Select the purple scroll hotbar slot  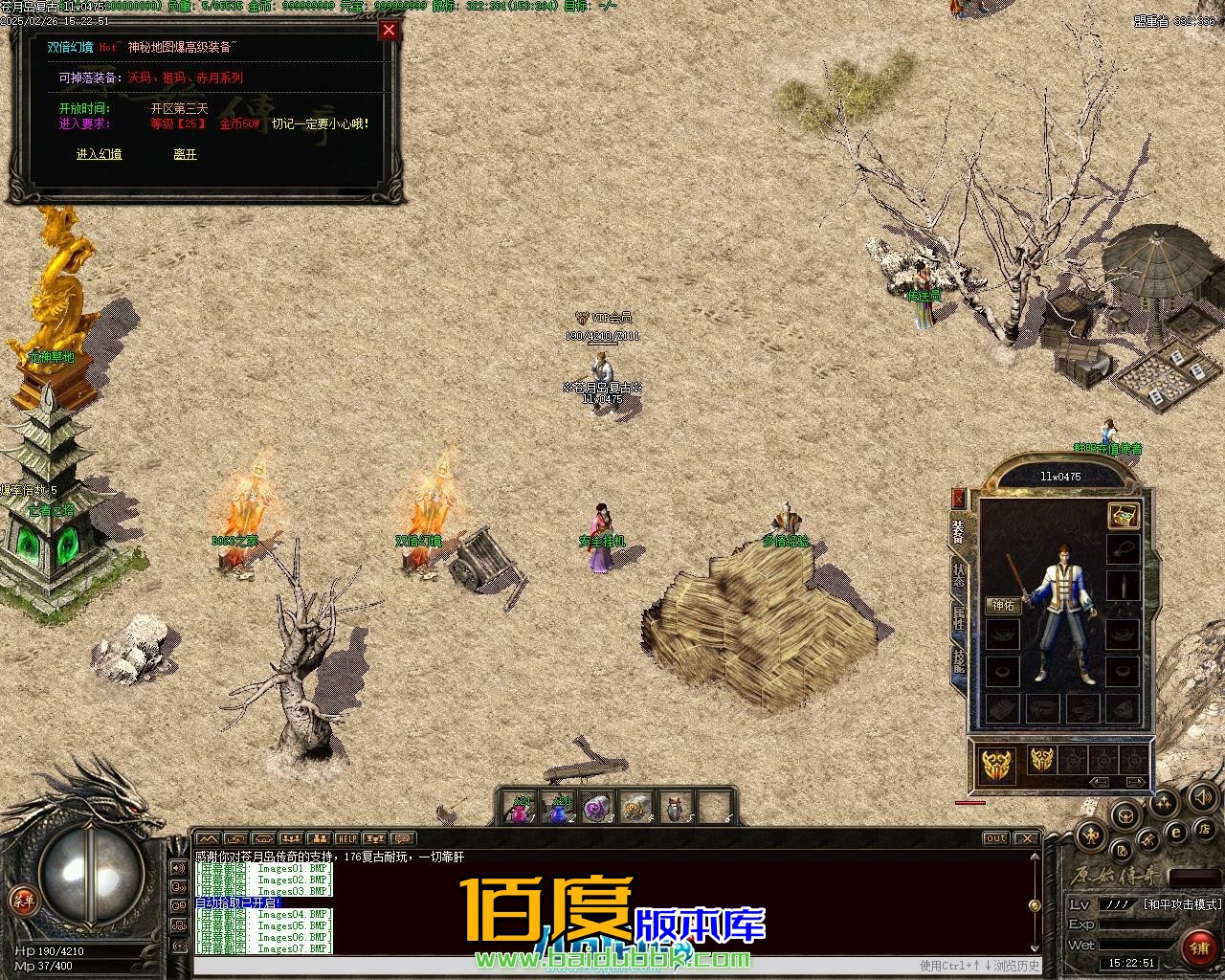click(597, 810)
